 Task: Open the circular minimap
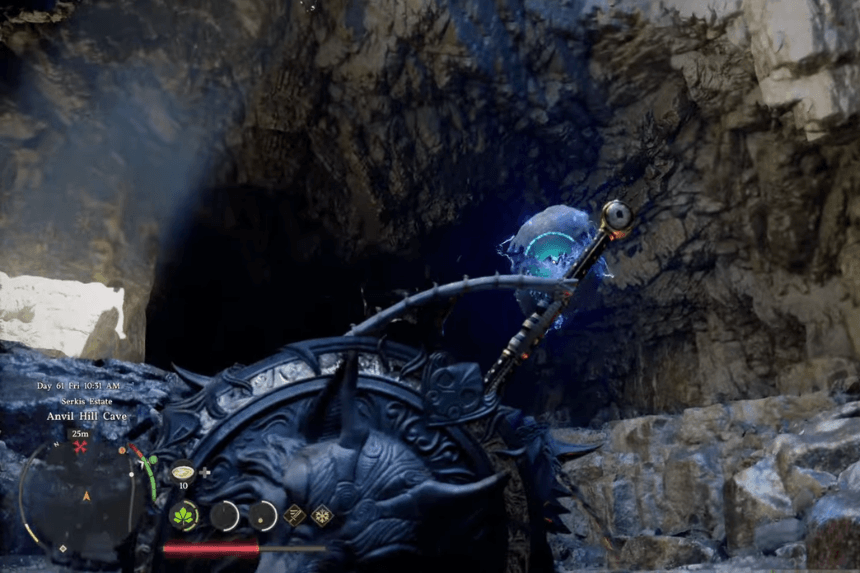point(82,495)
